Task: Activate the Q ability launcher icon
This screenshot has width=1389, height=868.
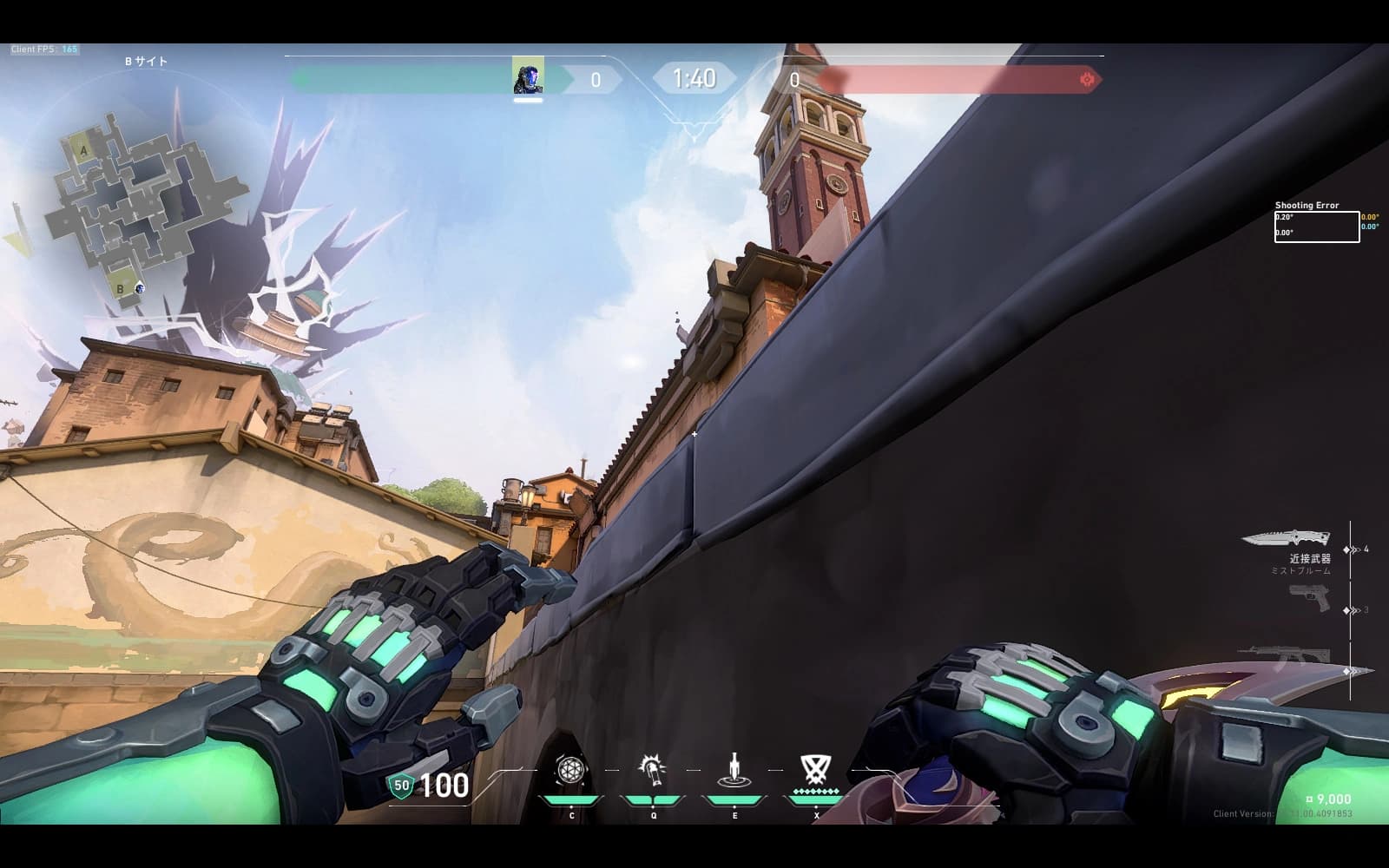Action: click(x=653, y=771)
